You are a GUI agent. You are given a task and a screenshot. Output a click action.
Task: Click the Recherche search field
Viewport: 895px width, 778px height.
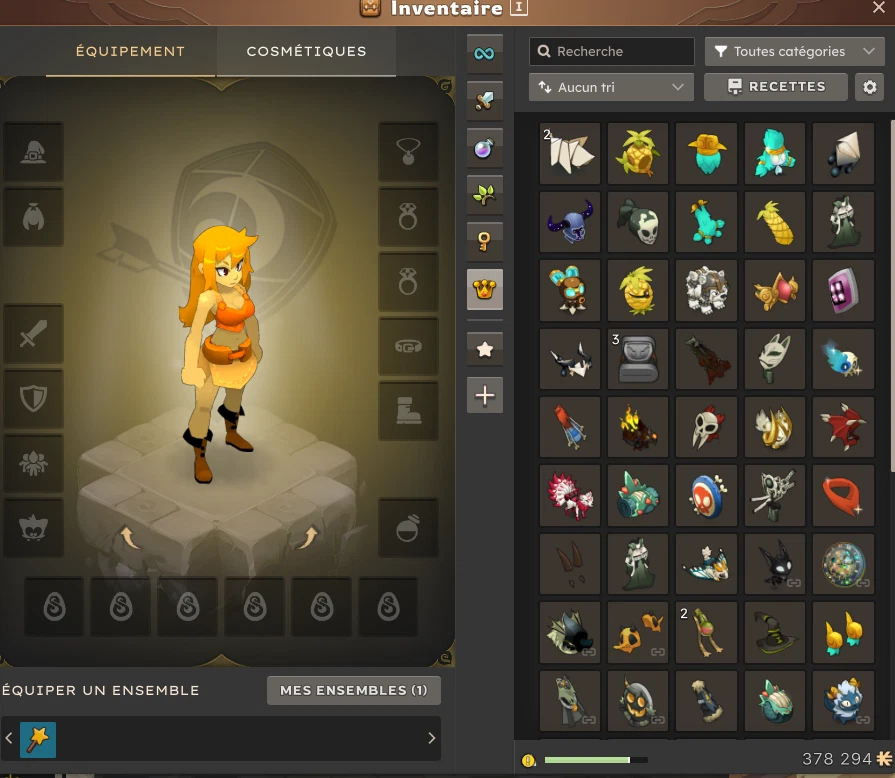coord(612,51)
